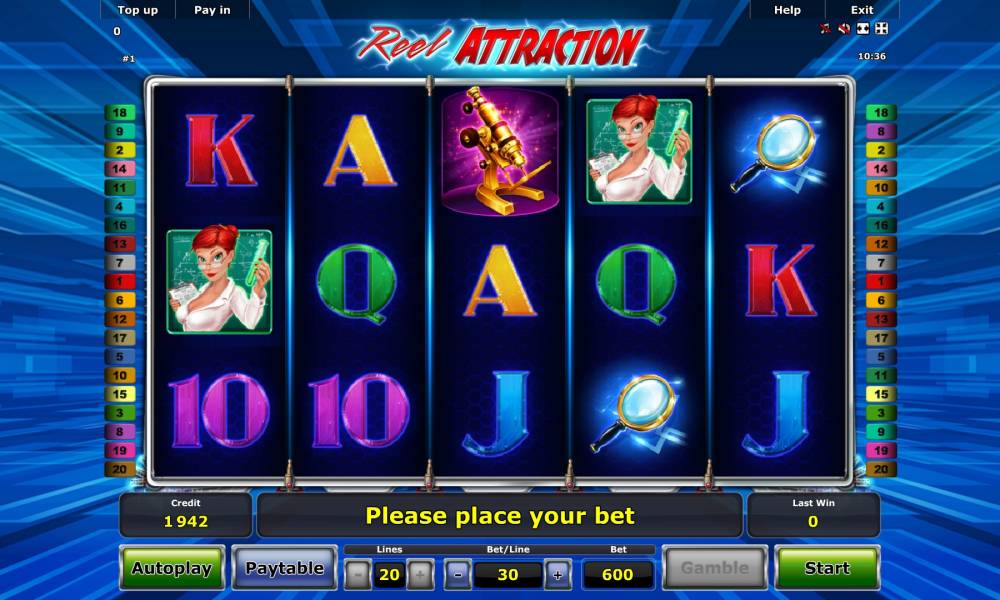The image size is (1000, 600).
Task: Select payline 1 on the left strip
Action: [x=119, y=282]
